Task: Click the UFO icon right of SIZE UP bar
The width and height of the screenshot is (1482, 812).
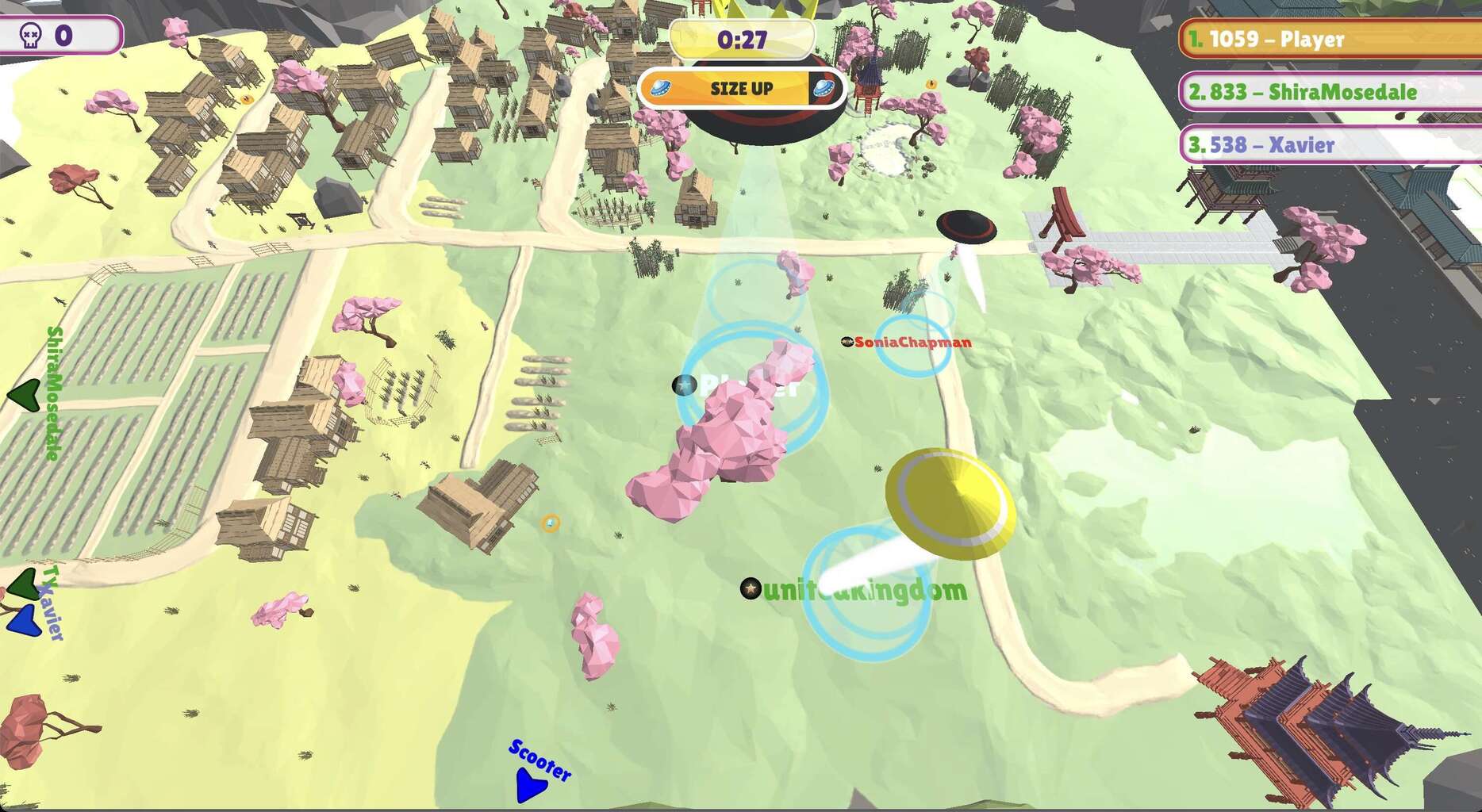Action: click(x=824, y=89)
